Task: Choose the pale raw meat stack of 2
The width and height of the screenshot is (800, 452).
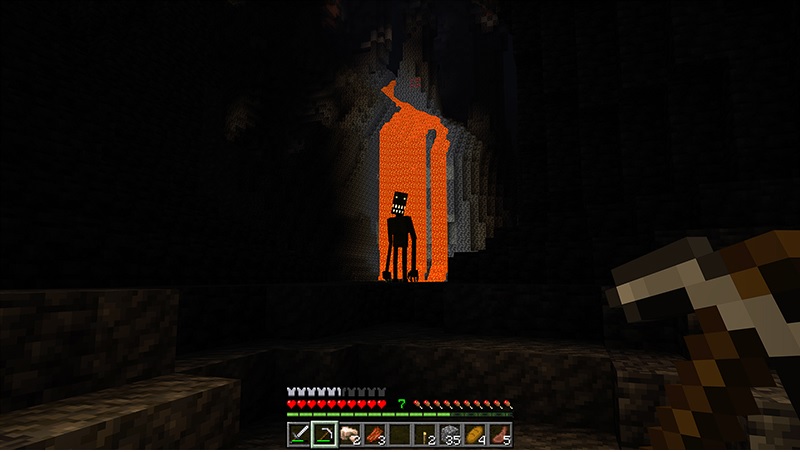Action: click(x=349, y=434)
